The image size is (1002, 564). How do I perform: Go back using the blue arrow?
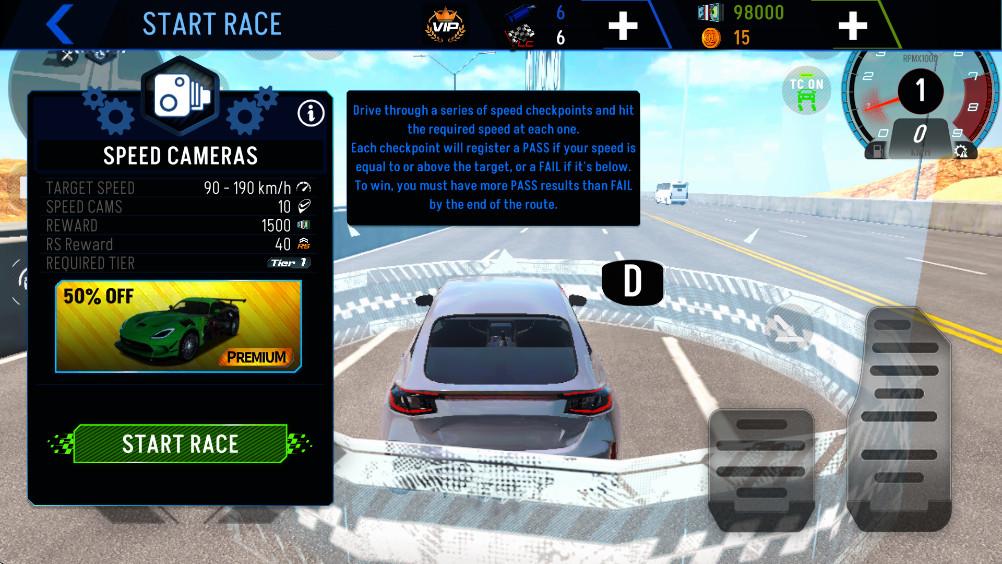[60, 23]
